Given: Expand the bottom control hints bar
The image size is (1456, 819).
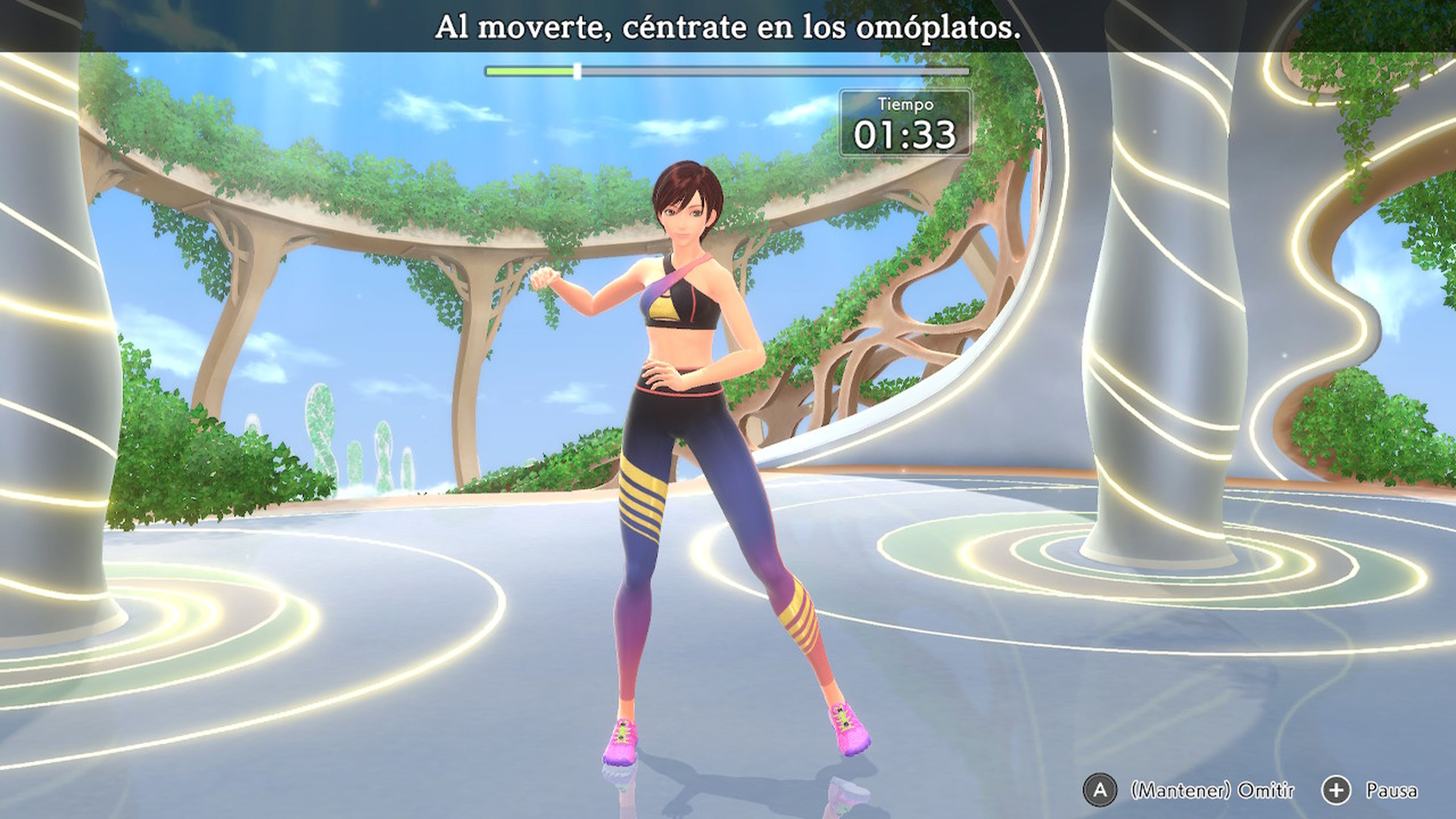Looking at the screenshot, I should 1244,791.
